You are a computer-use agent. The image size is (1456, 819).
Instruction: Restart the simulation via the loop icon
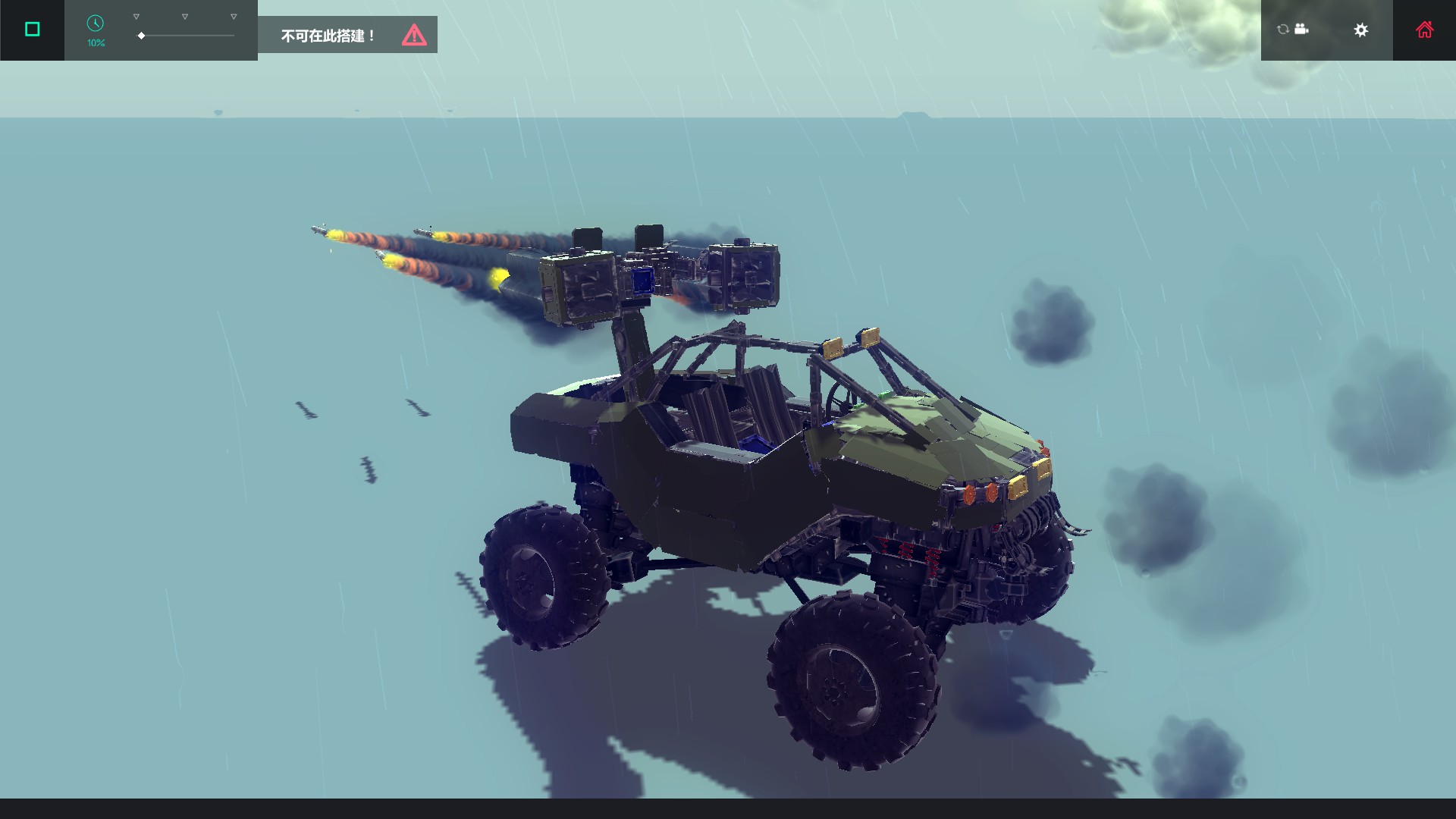click(1282, 29)
